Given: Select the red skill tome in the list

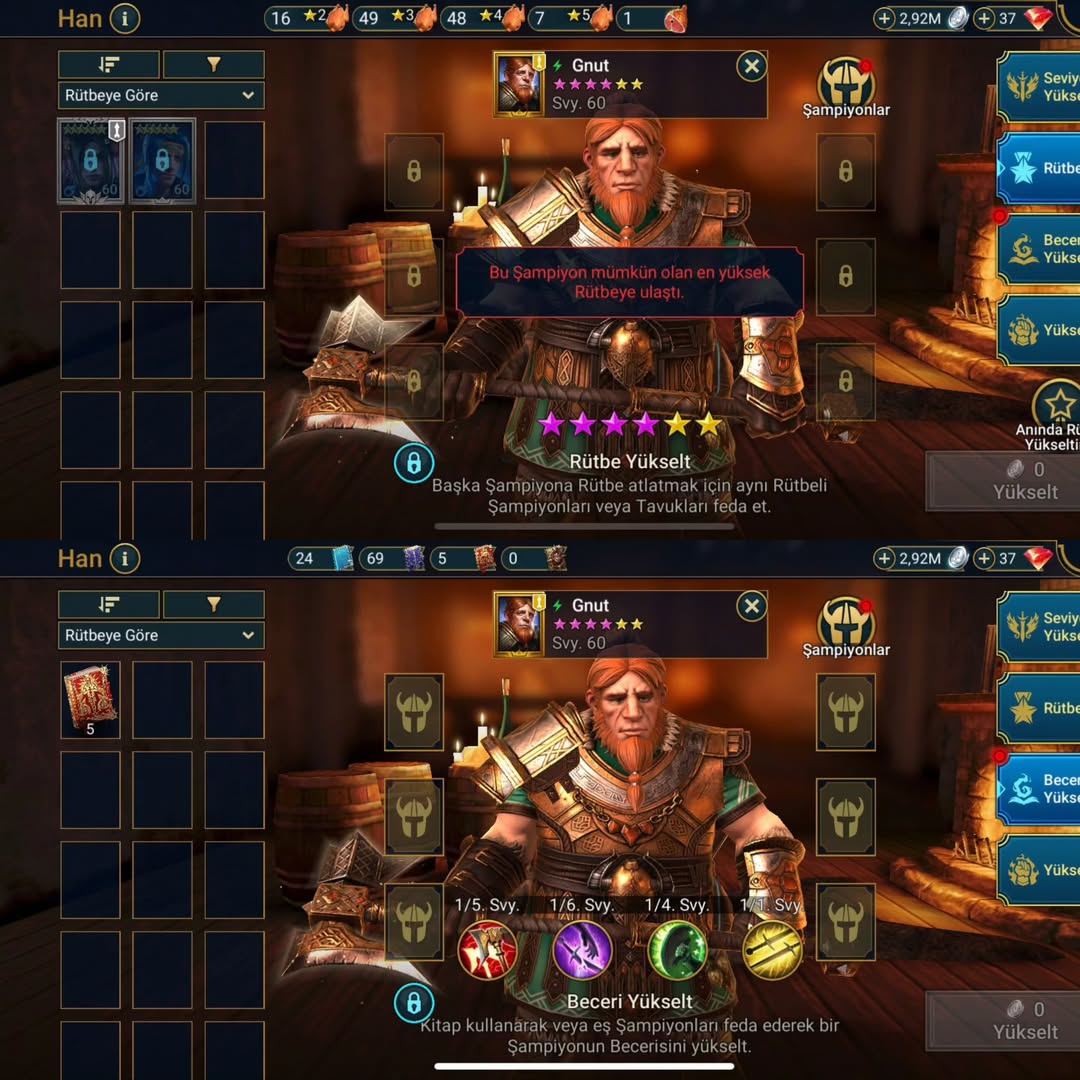Looking at the screenshot, I should tap(90, 697).
